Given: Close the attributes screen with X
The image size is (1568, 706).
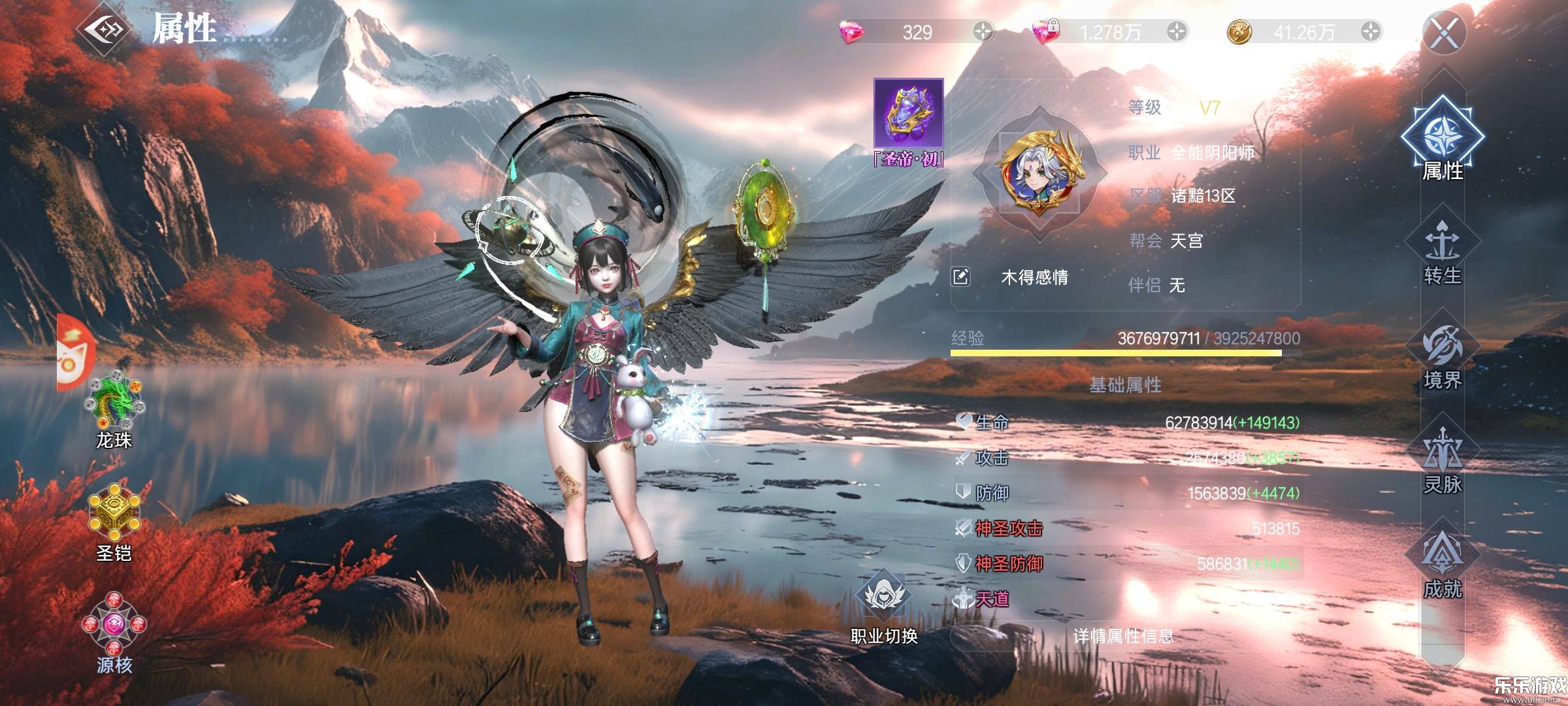Looking at the screenshot, I should pos(1444,33).
